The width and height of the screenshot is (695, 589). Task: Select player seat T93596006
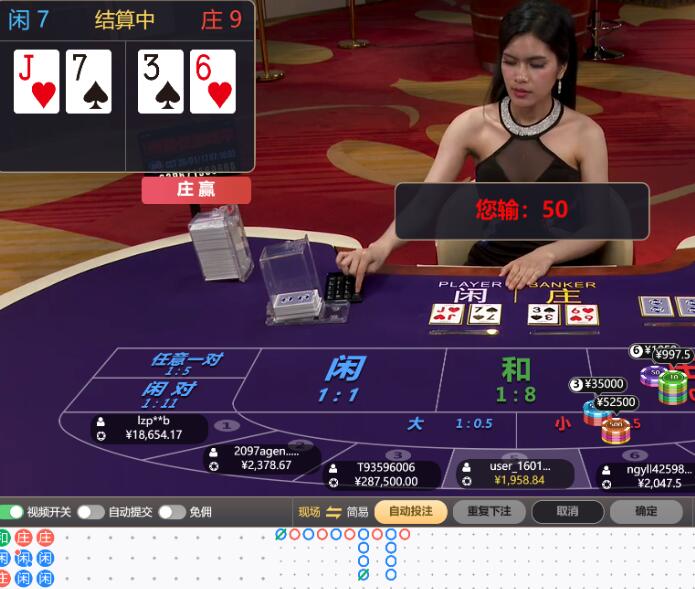(383, 474)
